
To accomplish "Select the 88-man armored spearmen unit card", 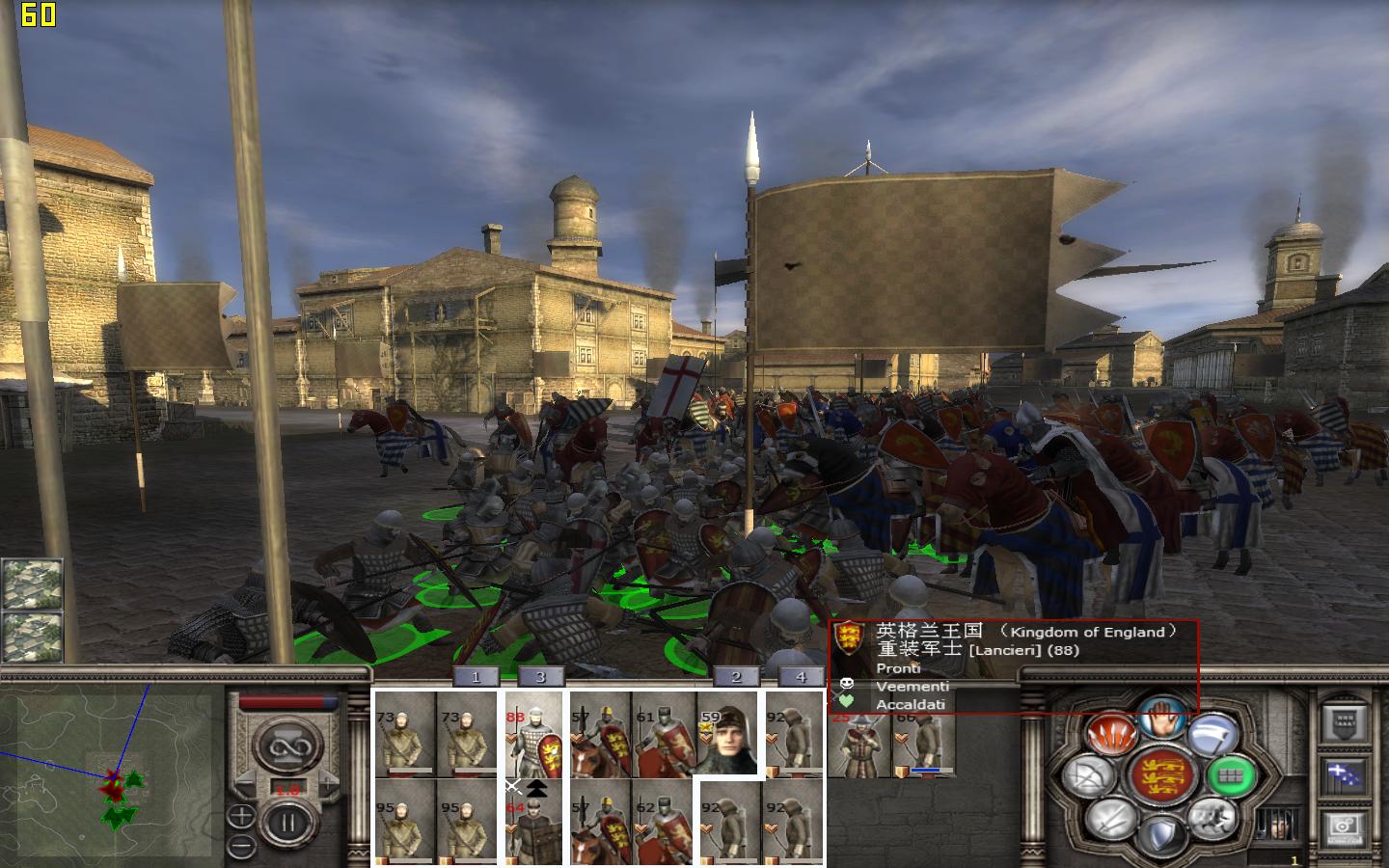I will click(533, 733).
